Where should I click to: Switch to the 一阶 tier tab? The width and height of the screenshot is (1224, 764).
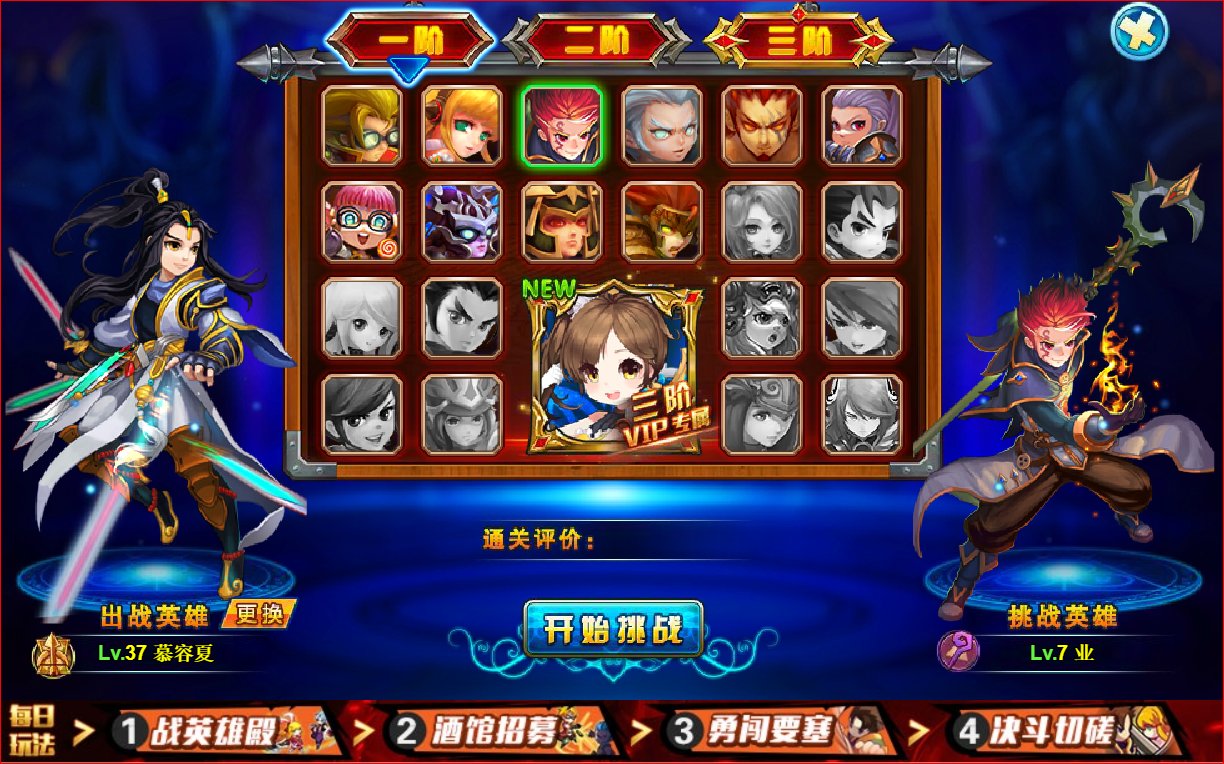(x=410, y=40)
